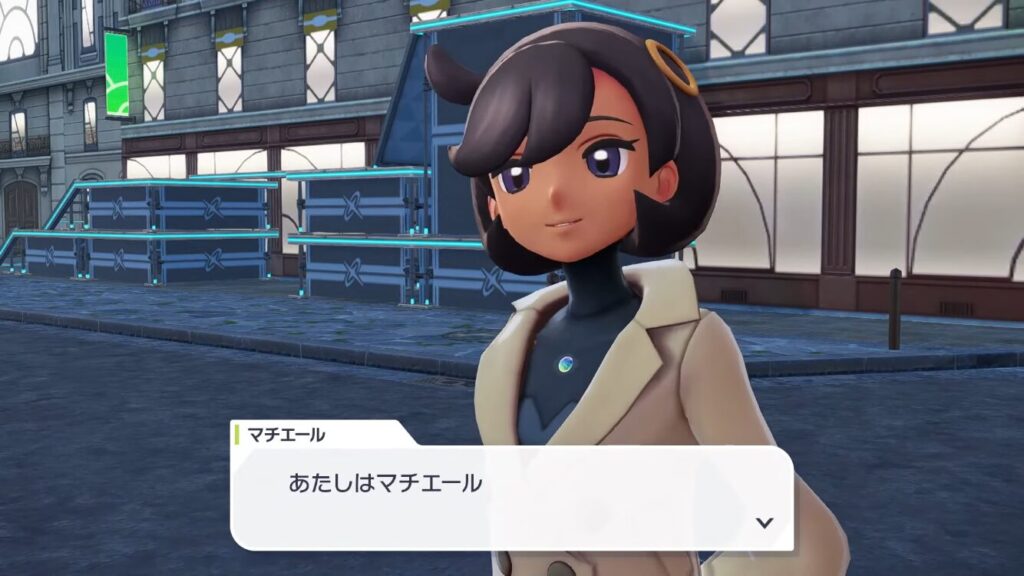Image resolution: width=1024 pixels, height=576 pixels.
Task: Advance dialogue with the down-arrow indicator
Action: coord(765,522)
